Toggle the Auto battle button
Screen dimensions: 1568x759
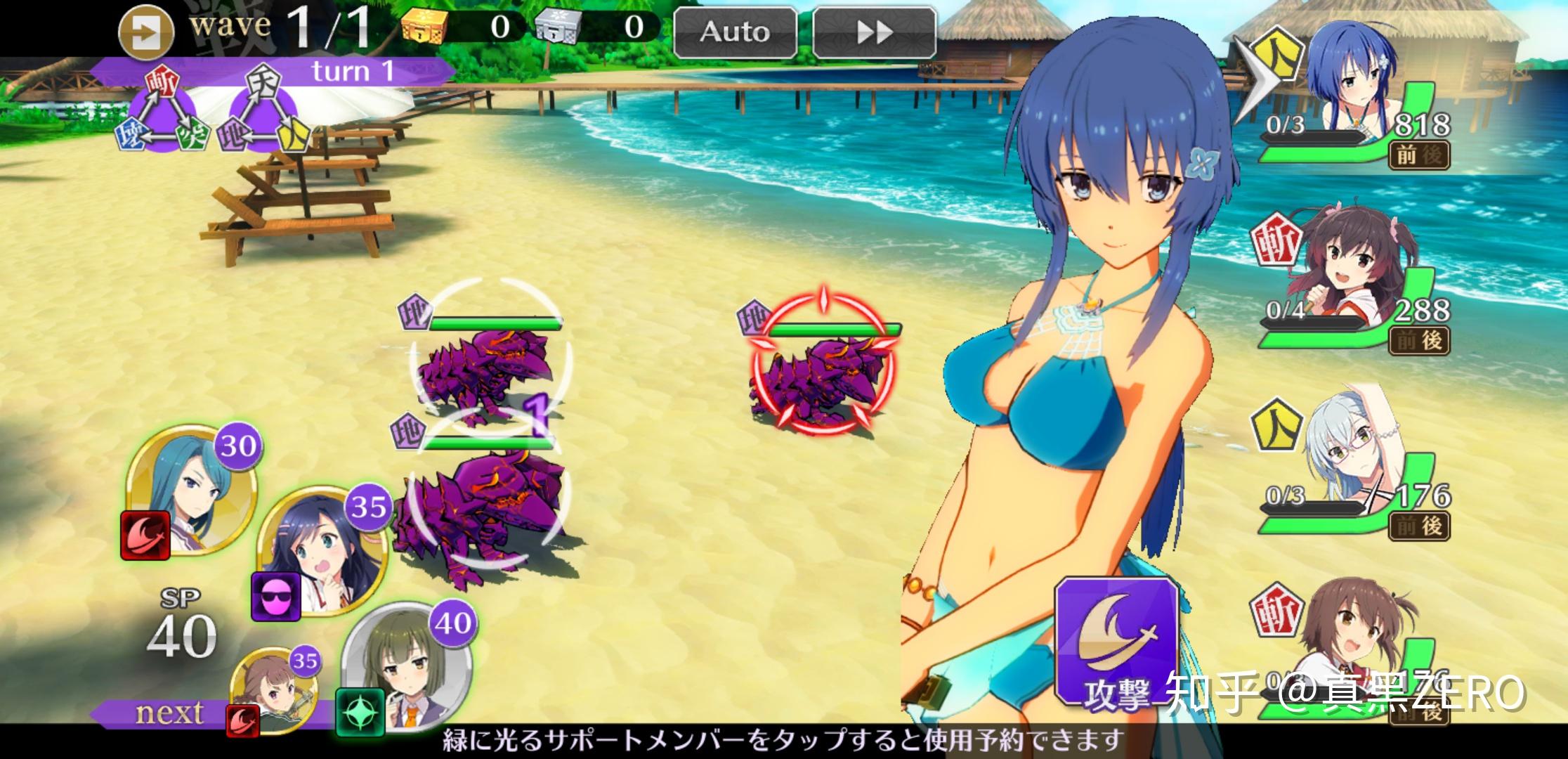[x=735, y=32]
